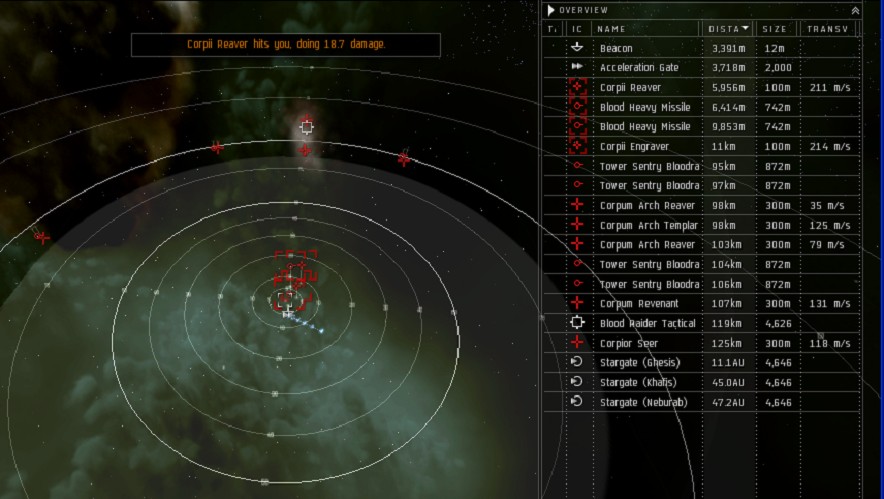Select Stargate (Khatis) in the overview
884x499 pixels.
point(638,382)
